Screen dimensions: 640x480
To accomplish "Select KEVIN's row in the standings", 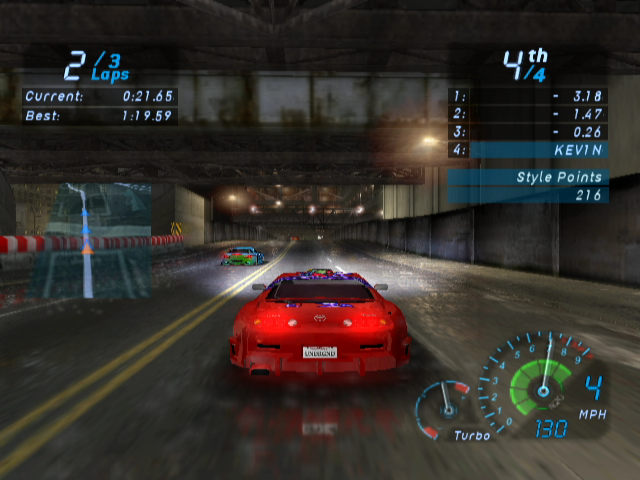I will click(528, 150).
